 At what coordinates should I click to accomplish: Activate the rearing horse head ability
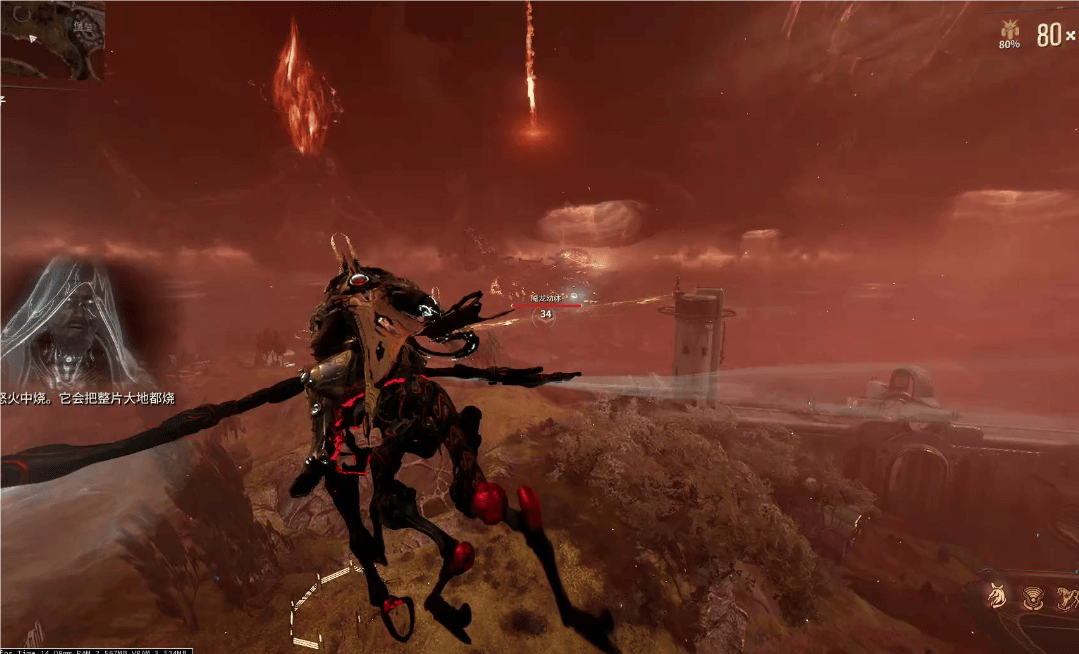tap(997, 597)
